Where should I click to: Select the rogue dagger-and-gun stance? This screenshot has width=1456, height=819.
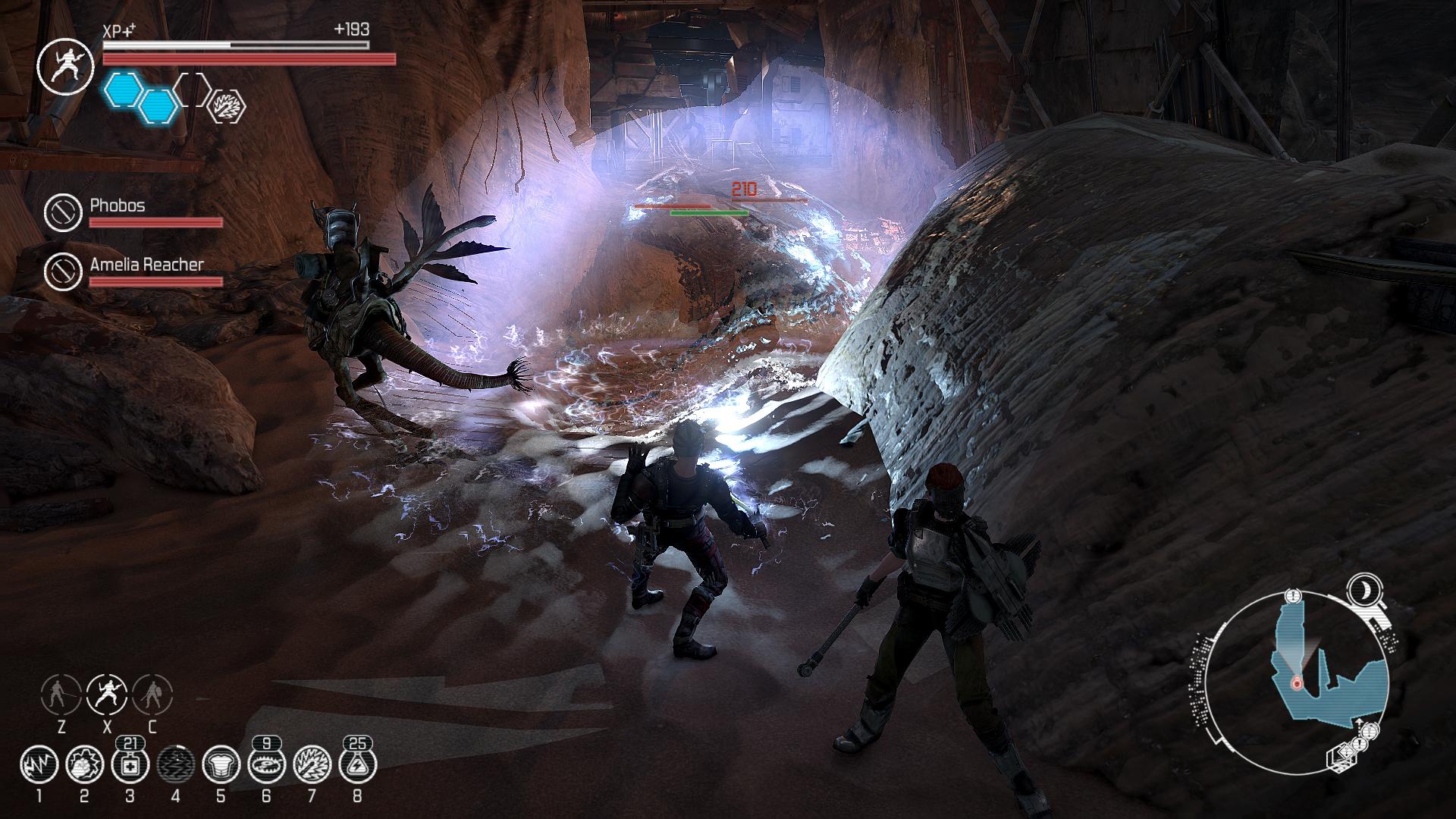click(107, 693)
